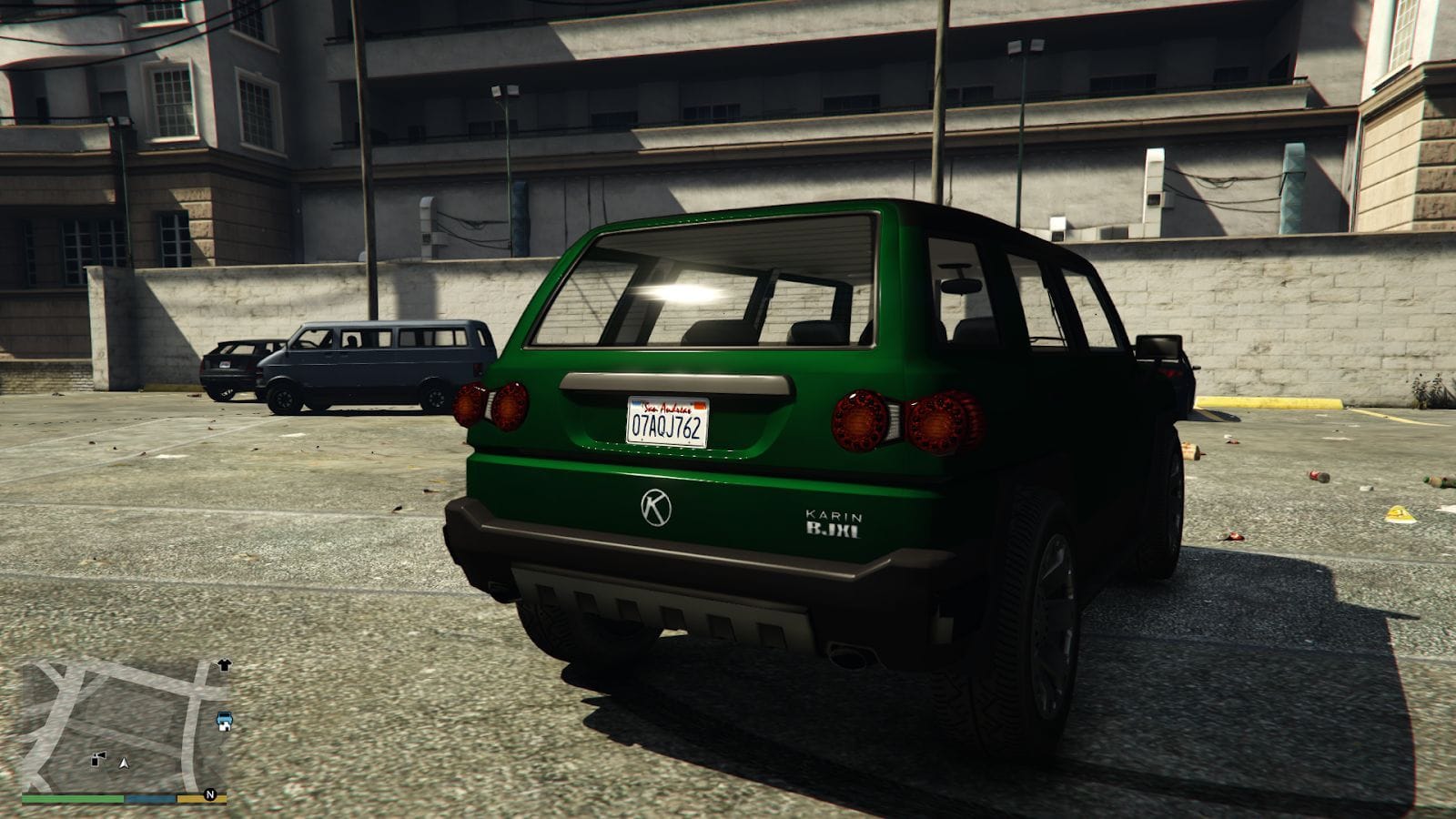Select the spray-can shop icon on the minimap

click(x=97, y=759)
